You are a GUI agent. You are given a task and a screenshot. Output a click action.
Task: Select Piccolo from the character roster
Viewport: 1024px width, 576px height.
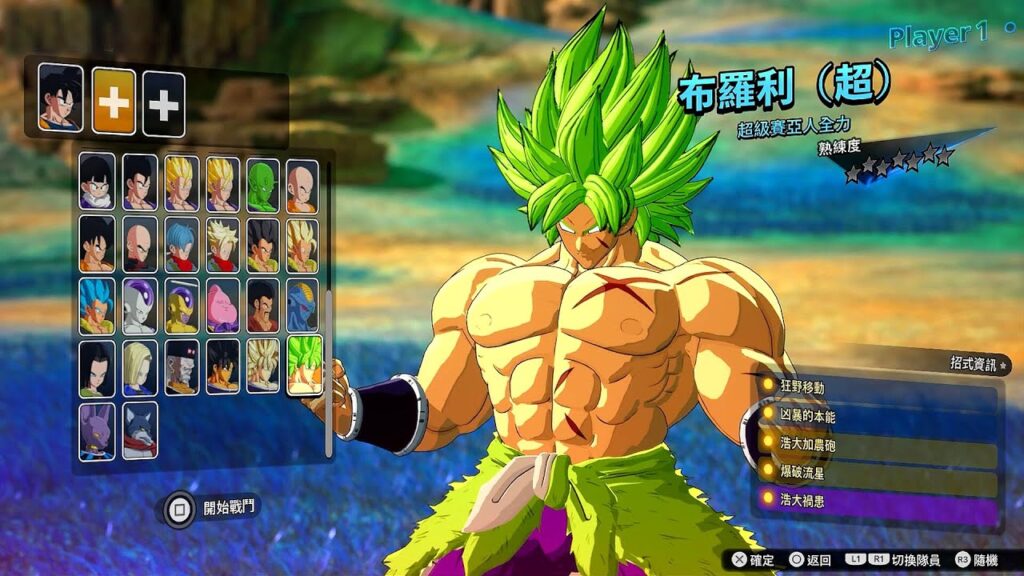click(263, 184)
